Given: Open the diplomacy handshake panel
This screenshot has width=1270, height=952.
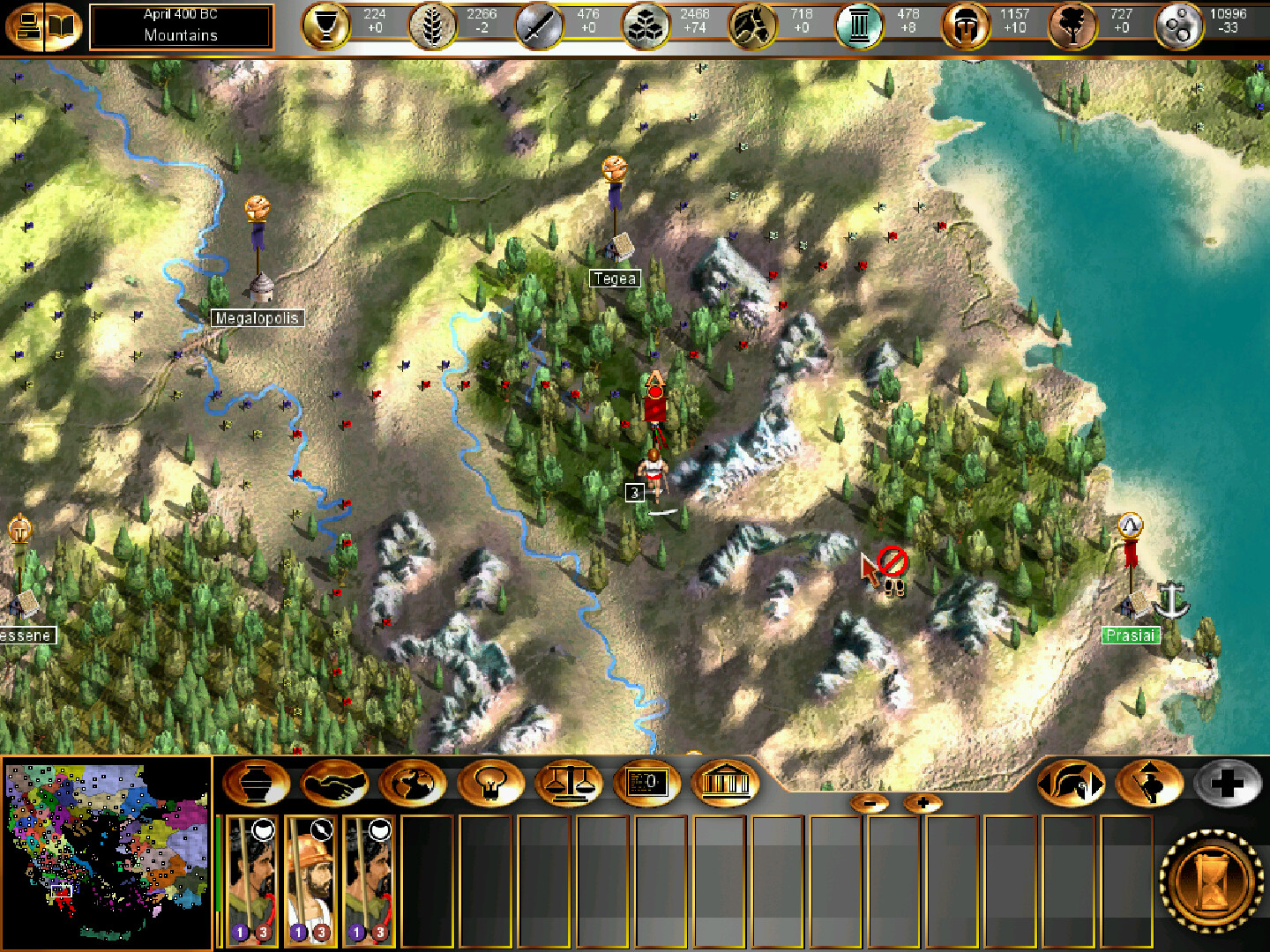Looking at the screenshot, I should (337, 783).
